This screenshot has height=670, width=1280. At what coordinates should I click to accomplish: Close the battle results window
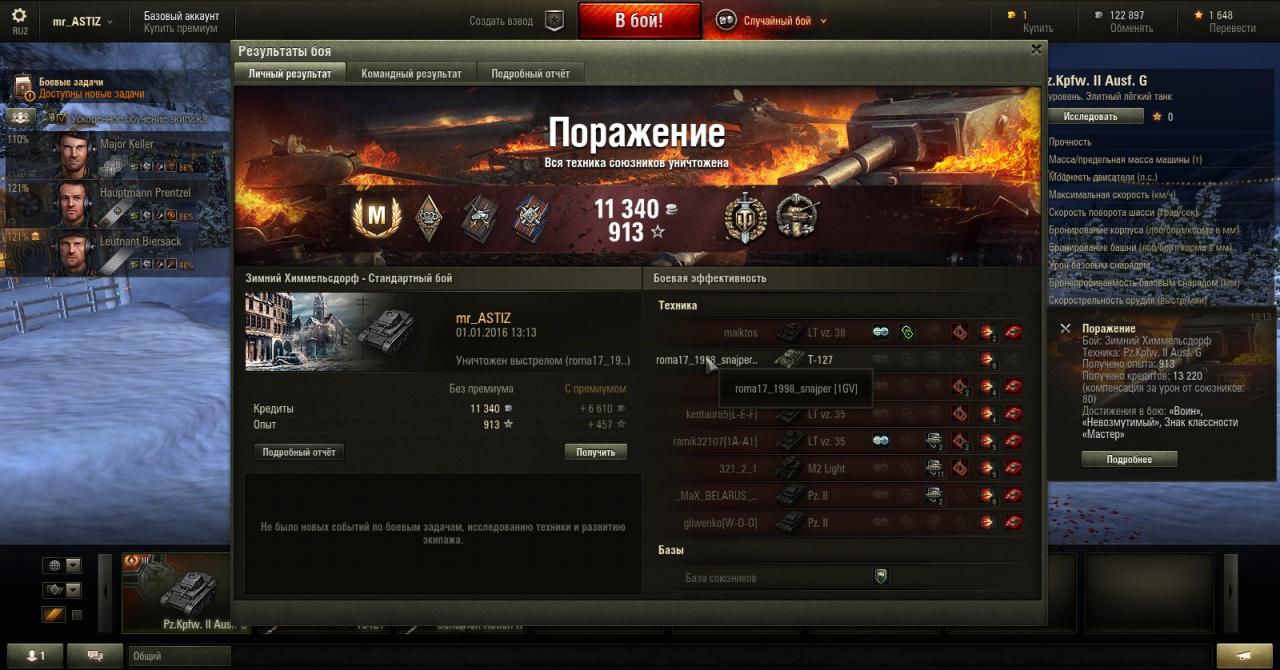pos(1036,49)
